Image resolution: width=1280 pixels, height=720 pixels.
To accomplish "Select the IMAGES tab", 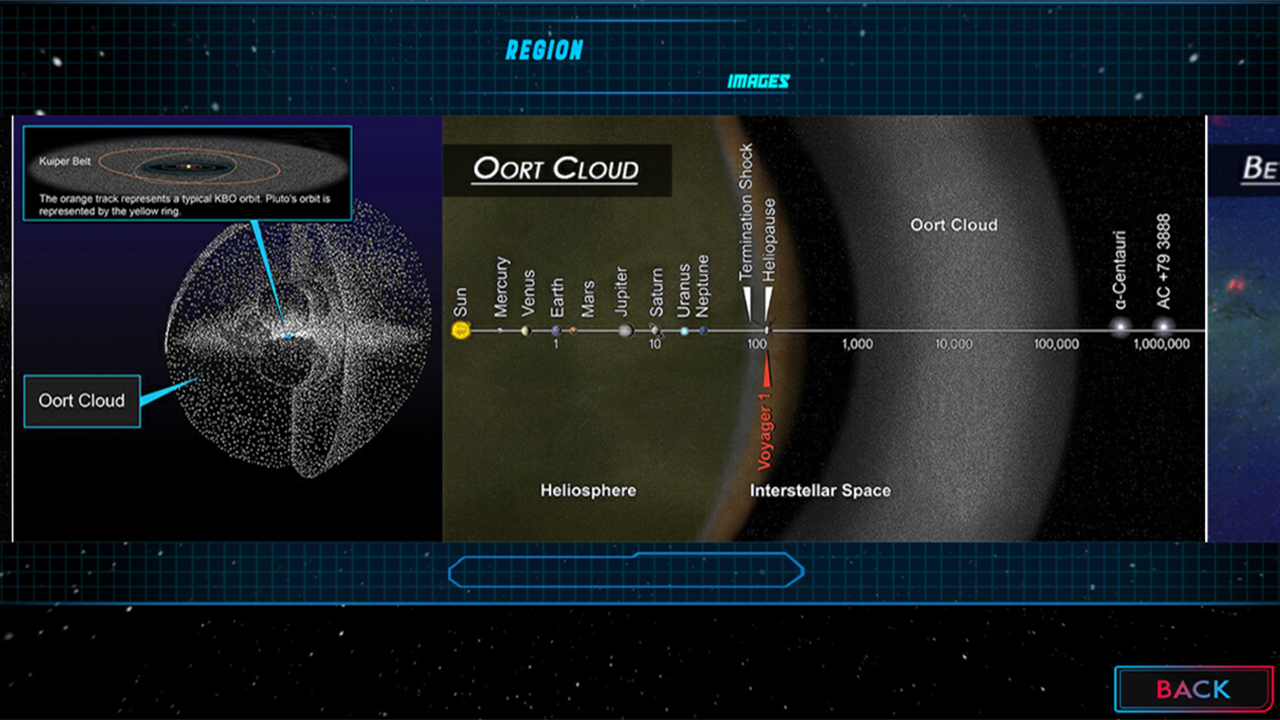I will point(758,82).
